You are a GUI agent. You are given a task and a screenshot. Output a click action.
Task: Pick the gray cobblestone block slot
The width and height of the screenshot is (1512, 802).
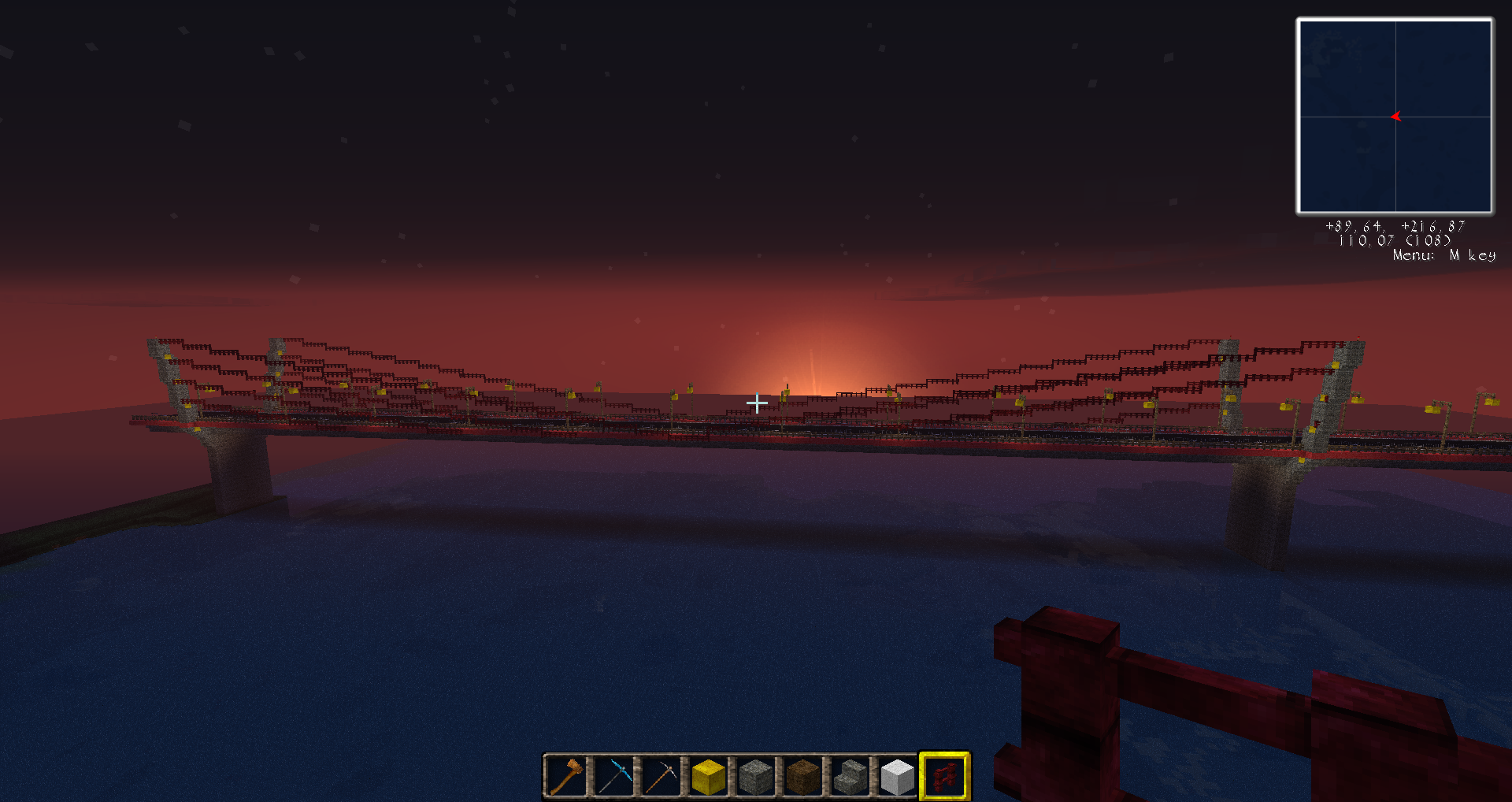(755, 776)
